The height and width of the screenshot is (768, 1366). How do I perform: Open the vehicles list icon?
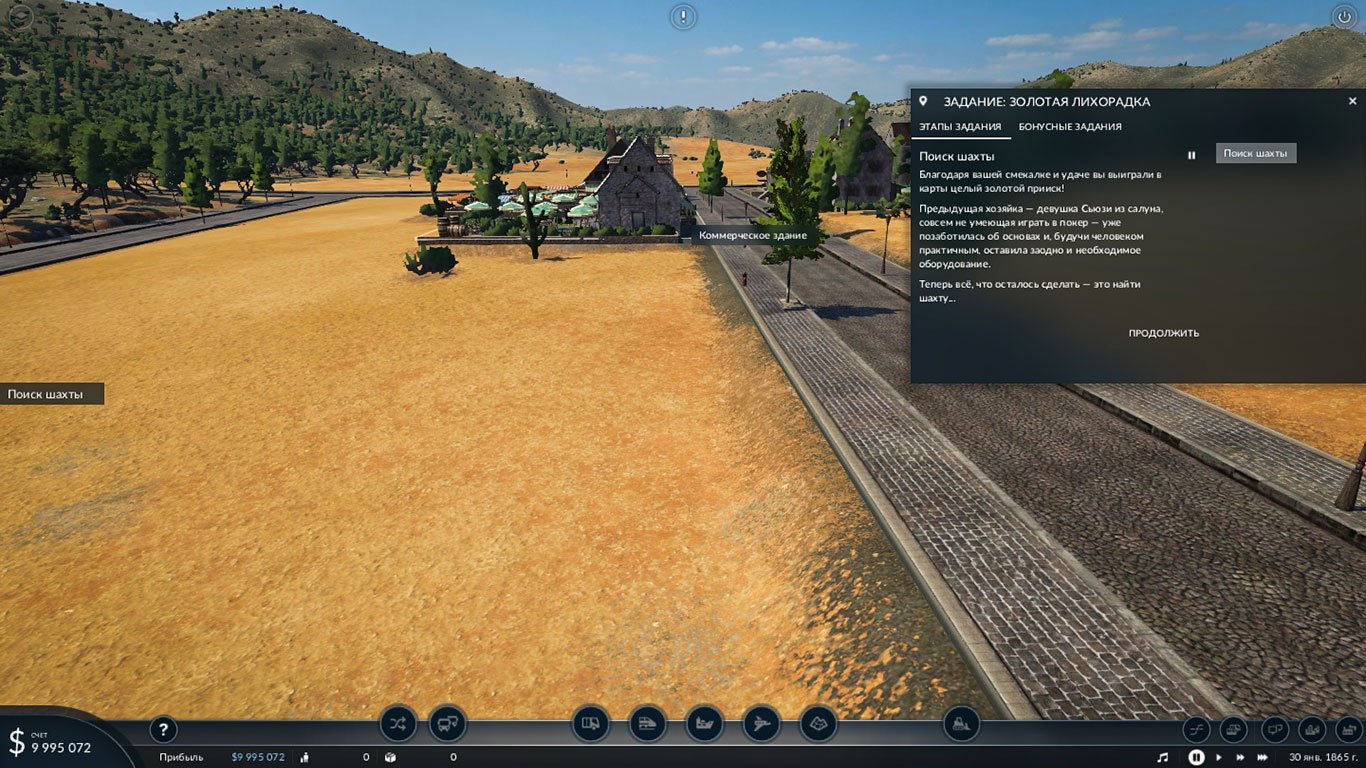point(1234,729)
